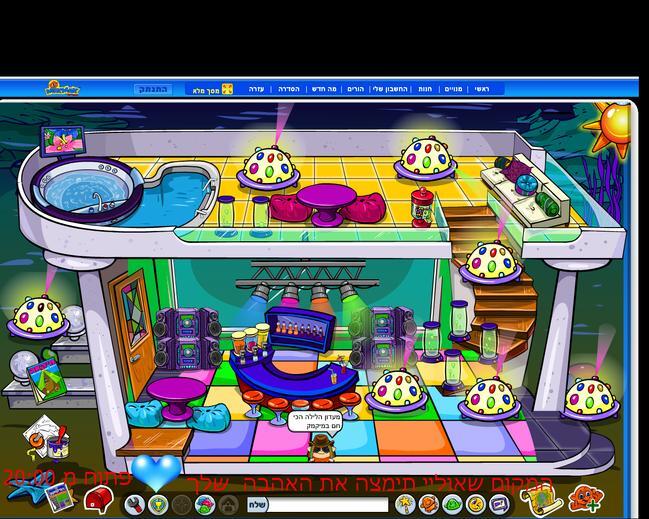Open the map scroll icon

pyautogui.click(x=536, y=497)
